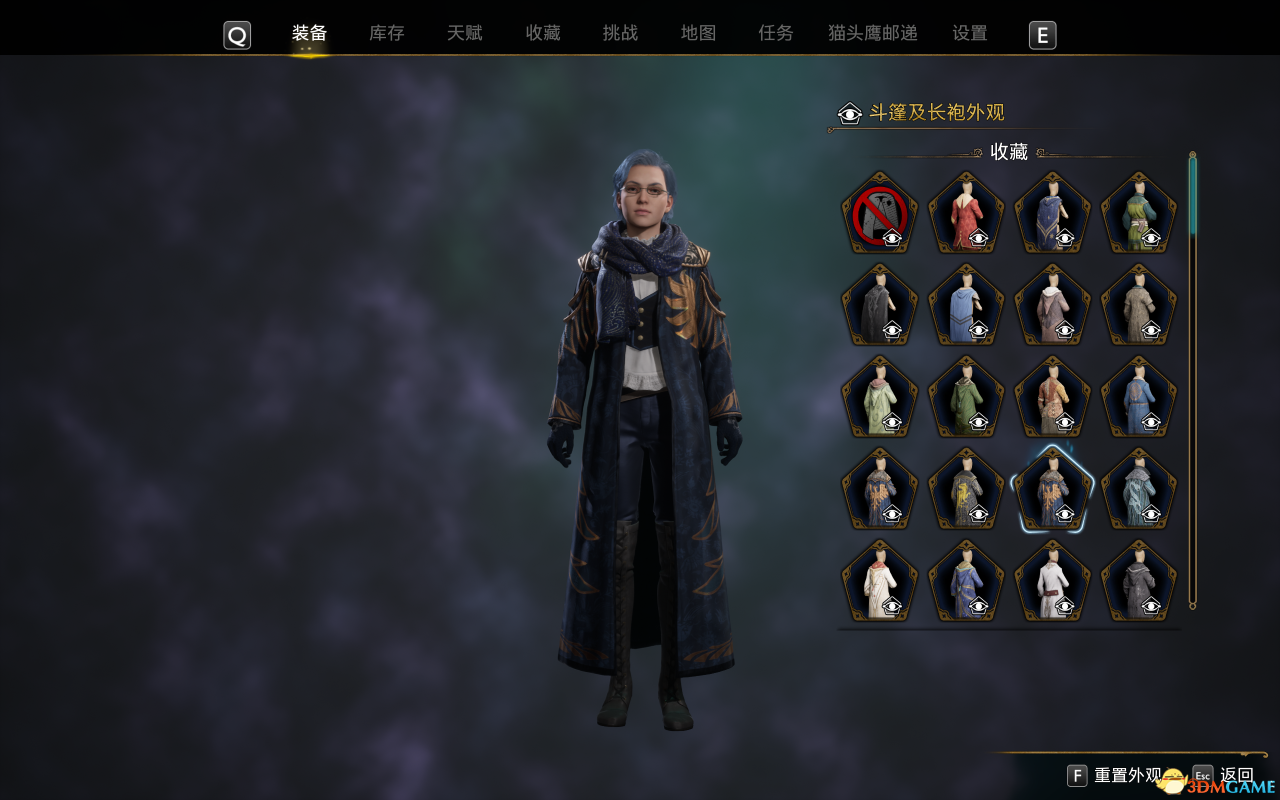Open the 猫头鹰邮递 (Owl Post) menu

[871, 33]
